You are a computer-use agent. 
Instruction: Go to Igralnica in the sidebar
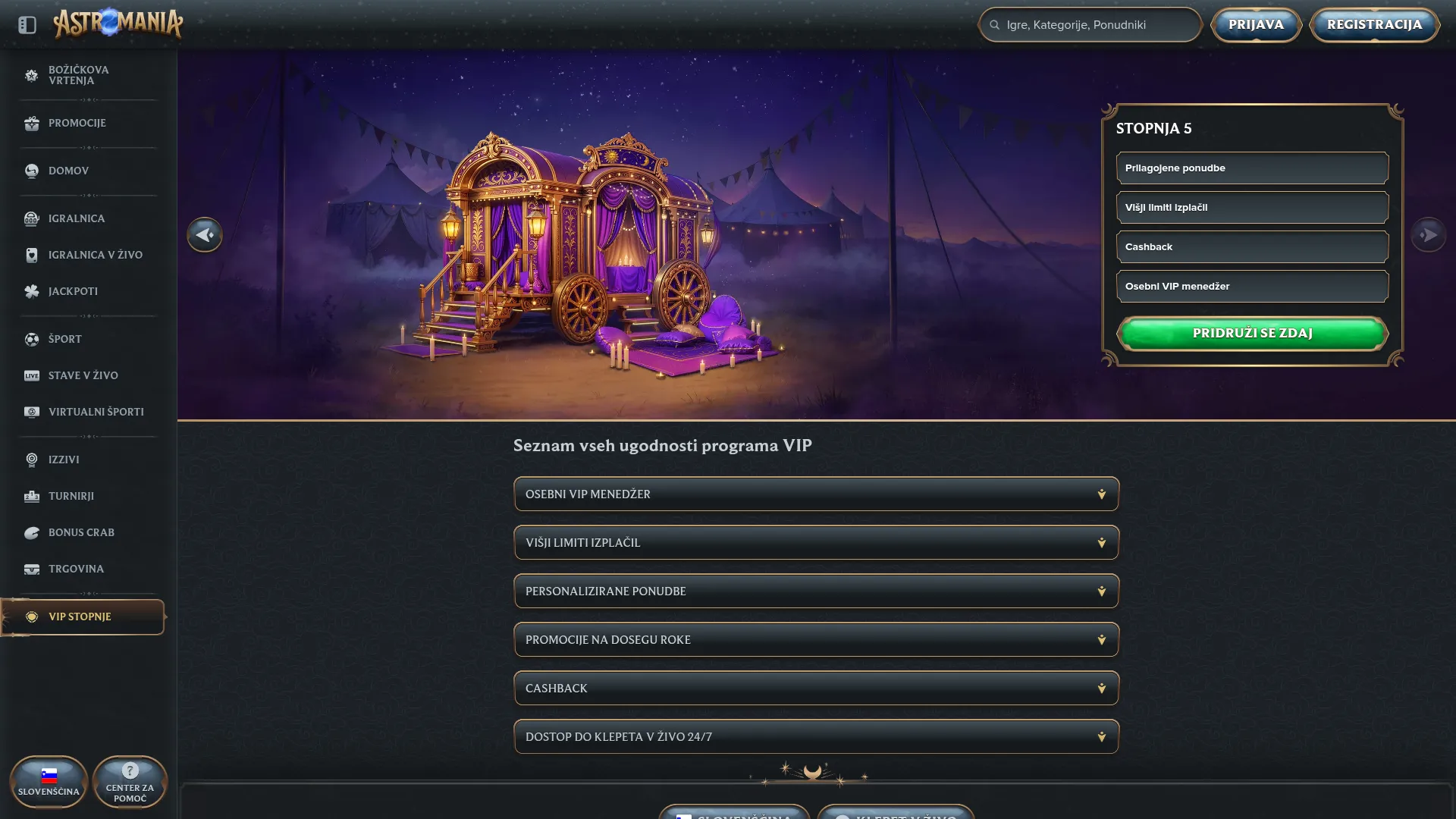click(76, 218)
